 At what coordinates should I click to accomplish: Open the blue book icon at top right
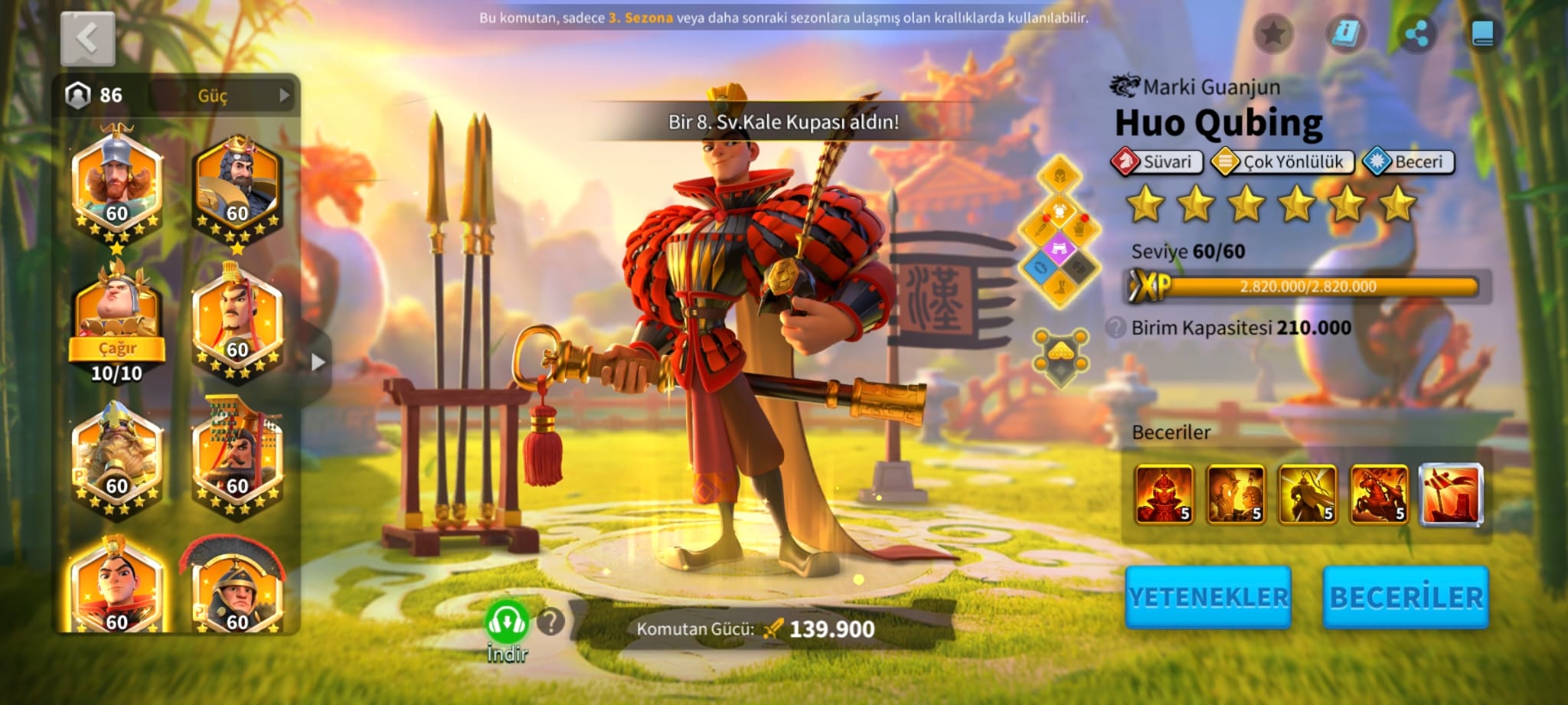tap(1482, 34)
